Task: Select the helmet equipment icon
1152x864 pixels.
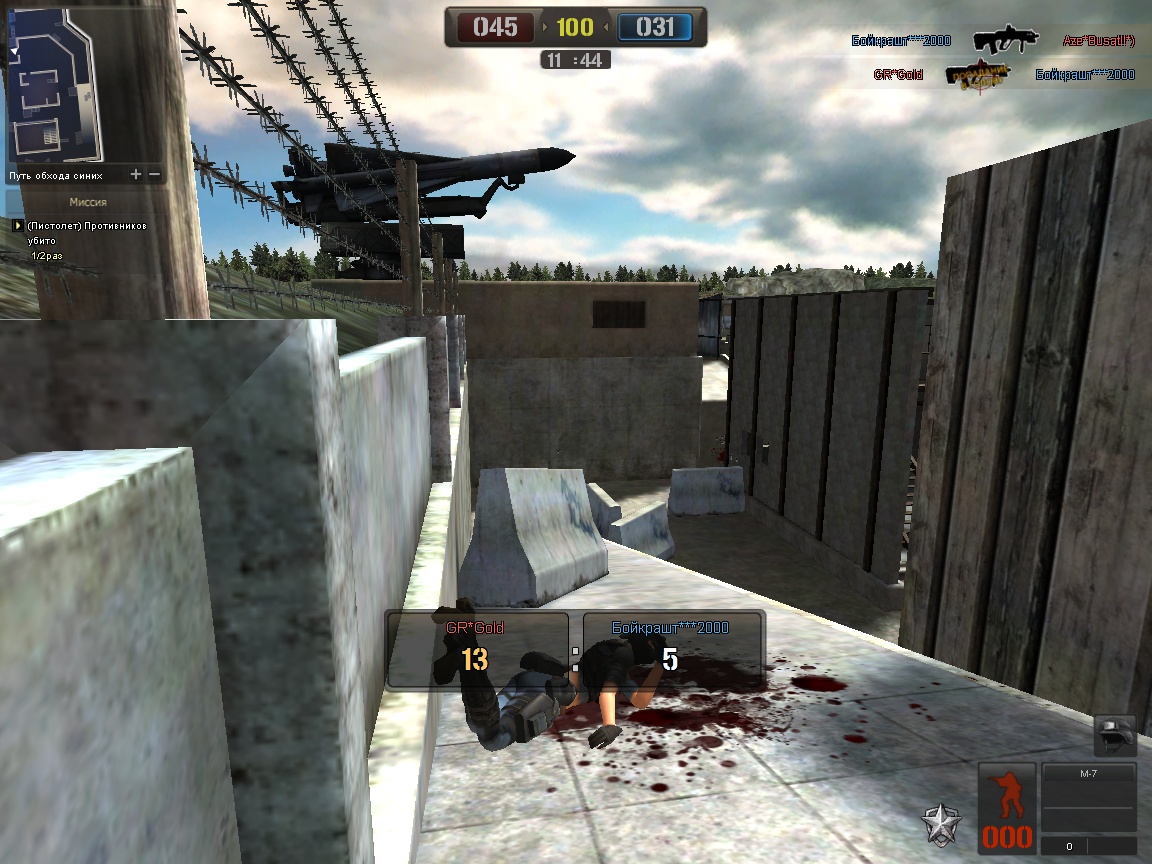Action: 1115,734
